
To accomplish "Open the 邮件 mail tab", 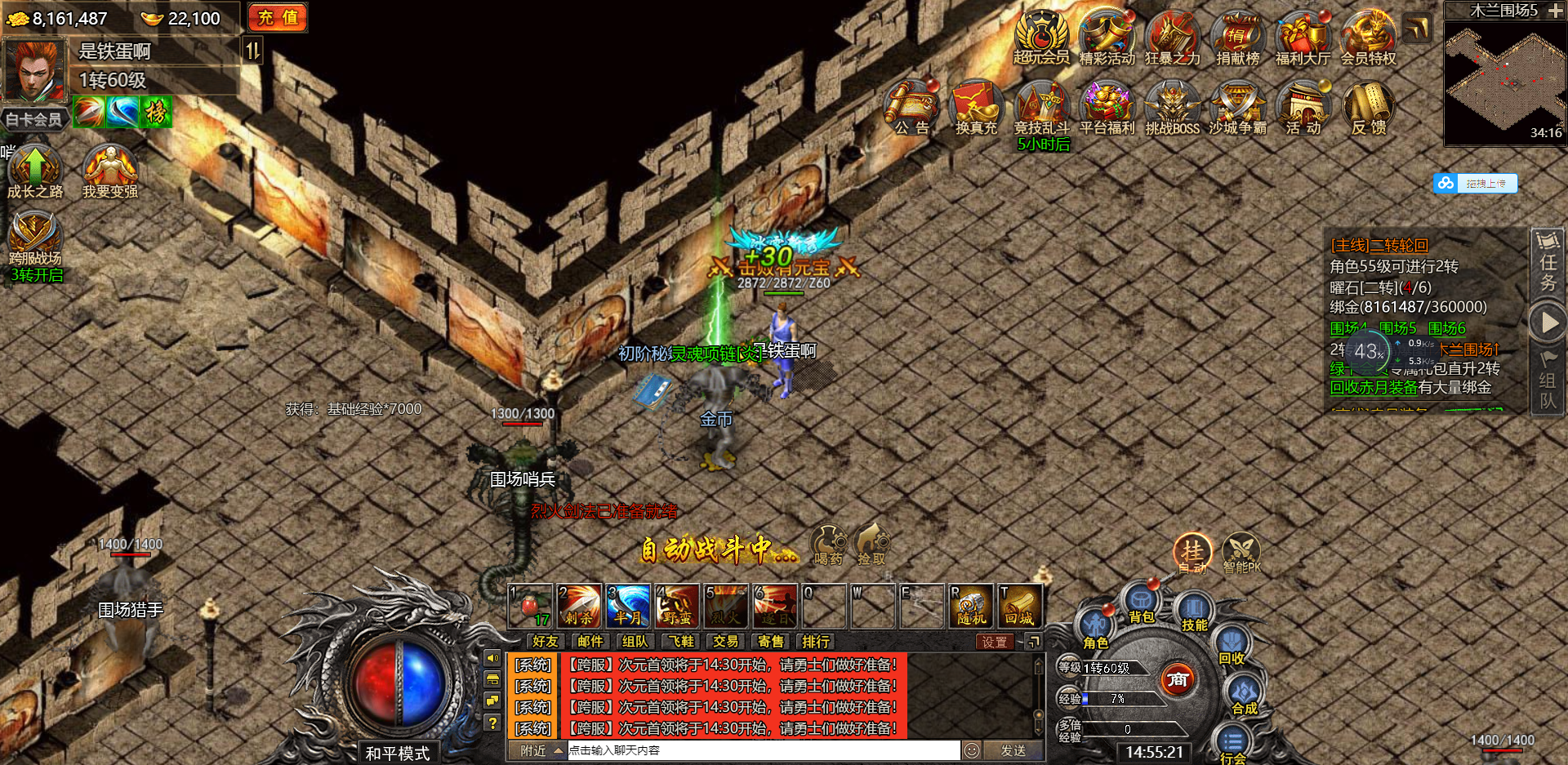I will (590, 642).
